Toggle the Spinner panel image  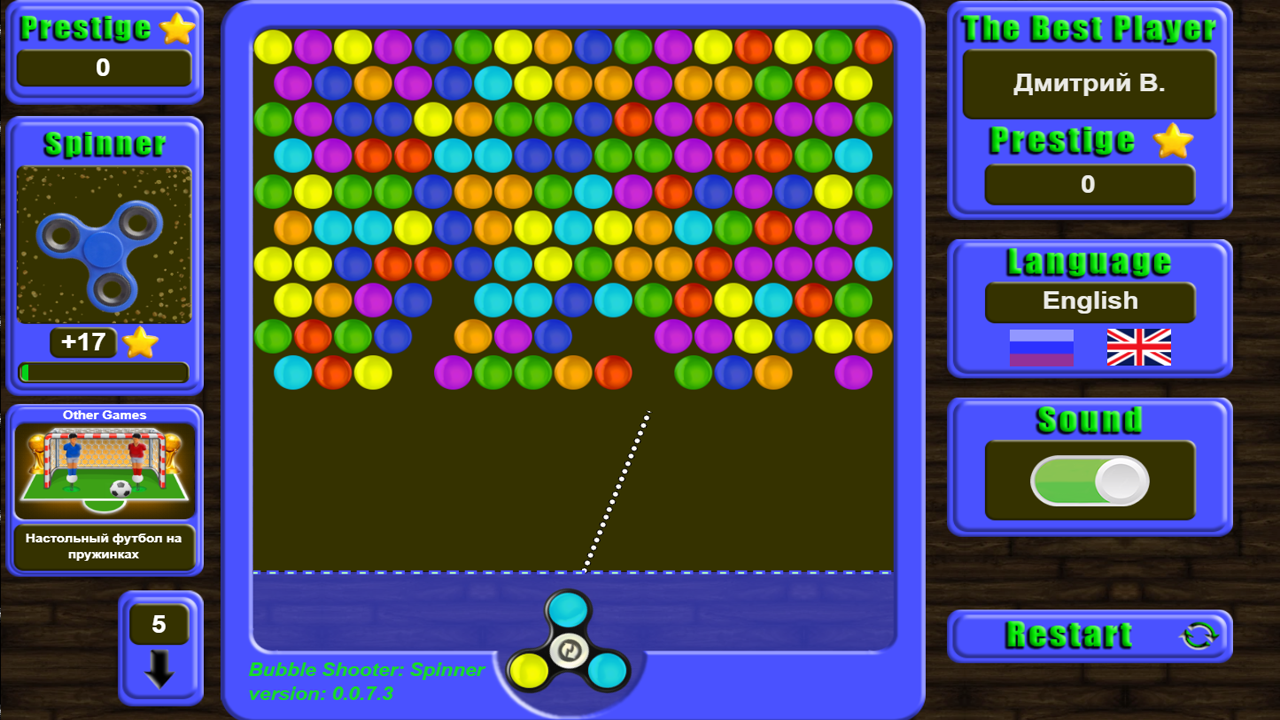coord(104,243)
